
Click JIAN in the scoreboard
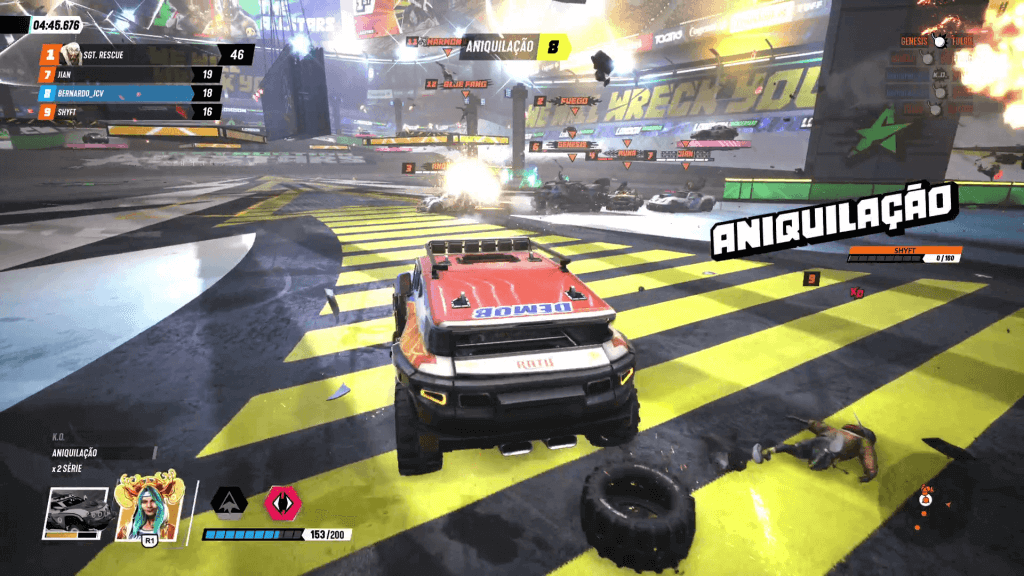[x=130, y=74]
